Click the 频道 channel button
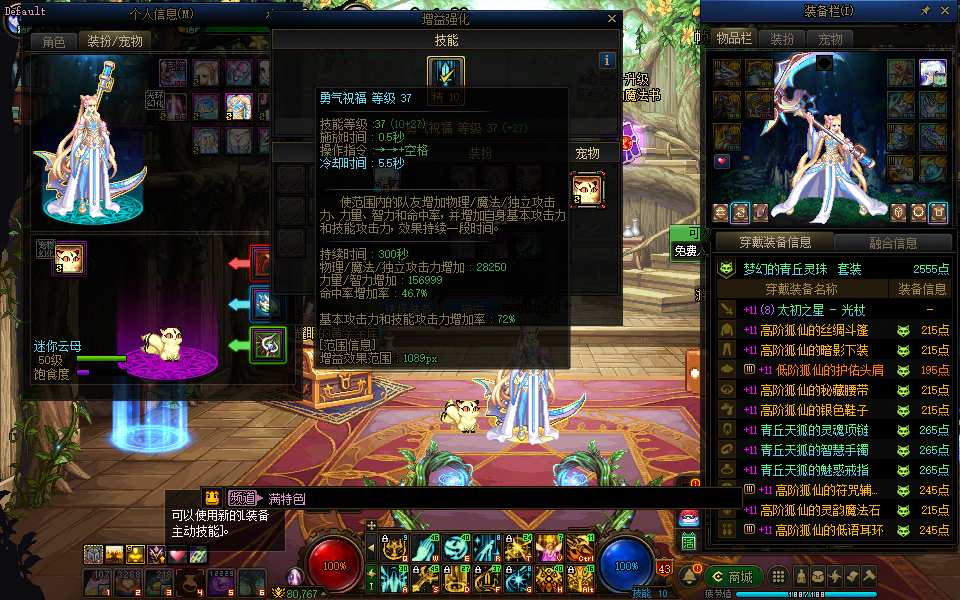 (x=242, y=498)
